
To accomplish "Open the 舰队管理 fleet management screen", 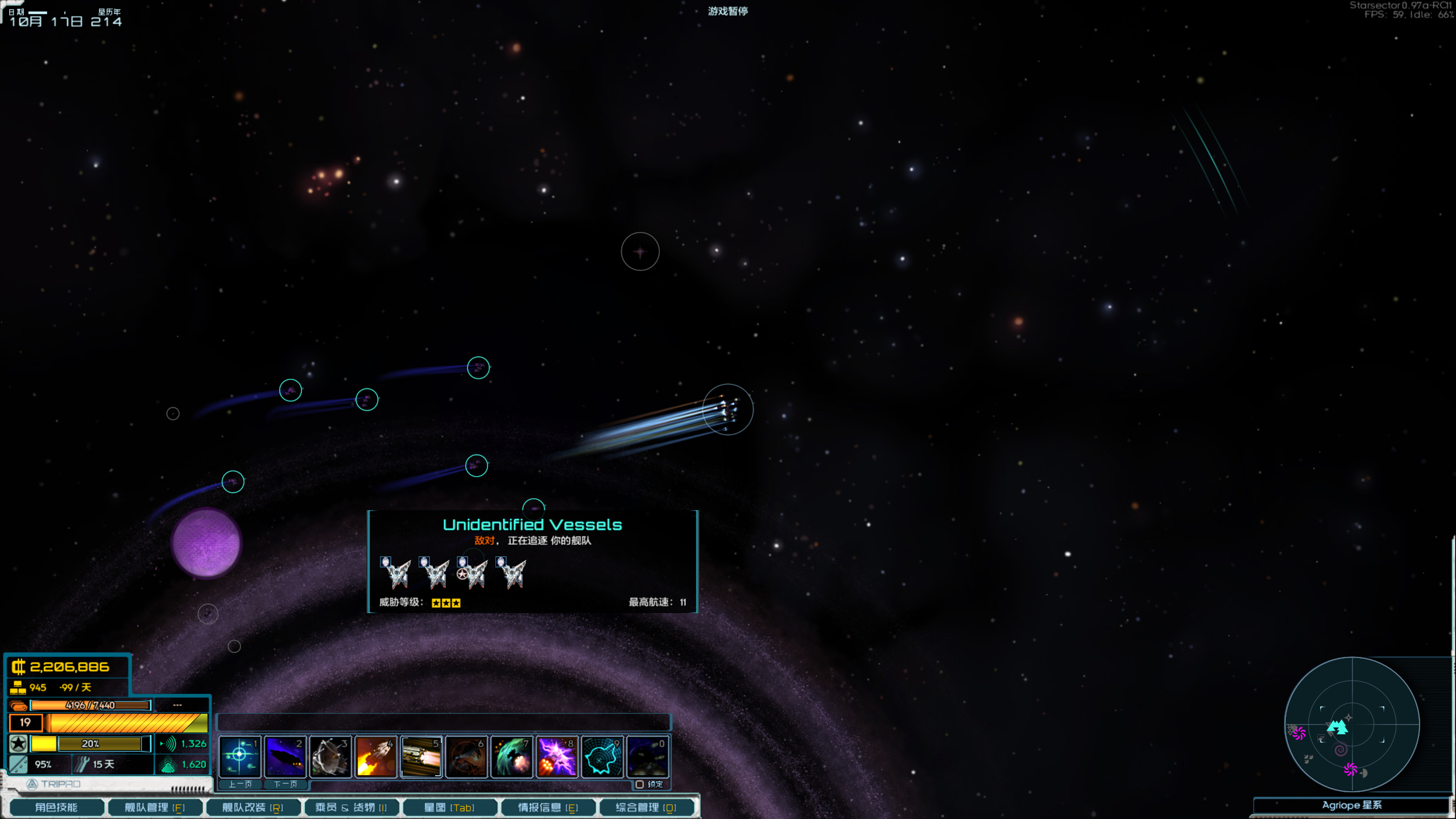I will click(155, 807).
